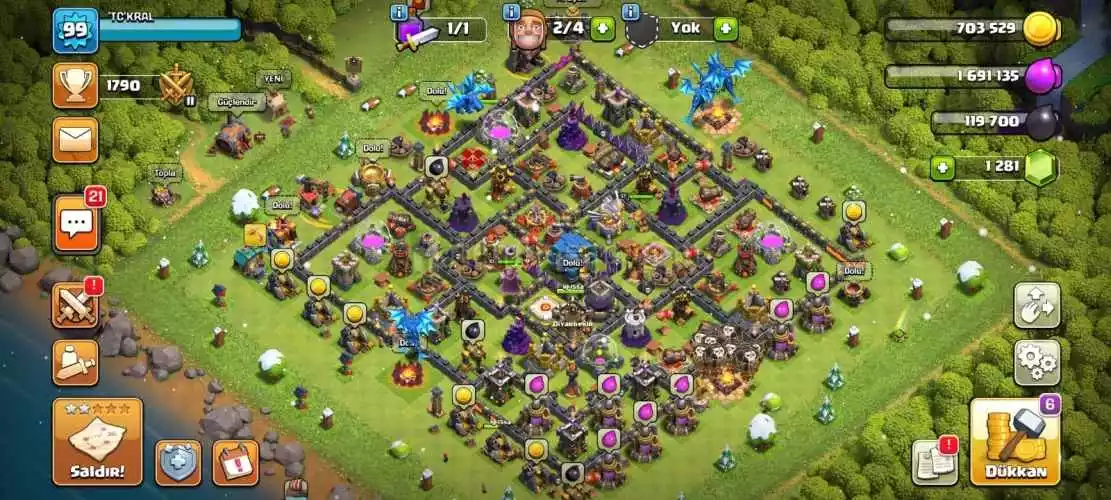Buy a shield via the plus button
This screenshot has width=1111, height=500.
pos(726,28)
